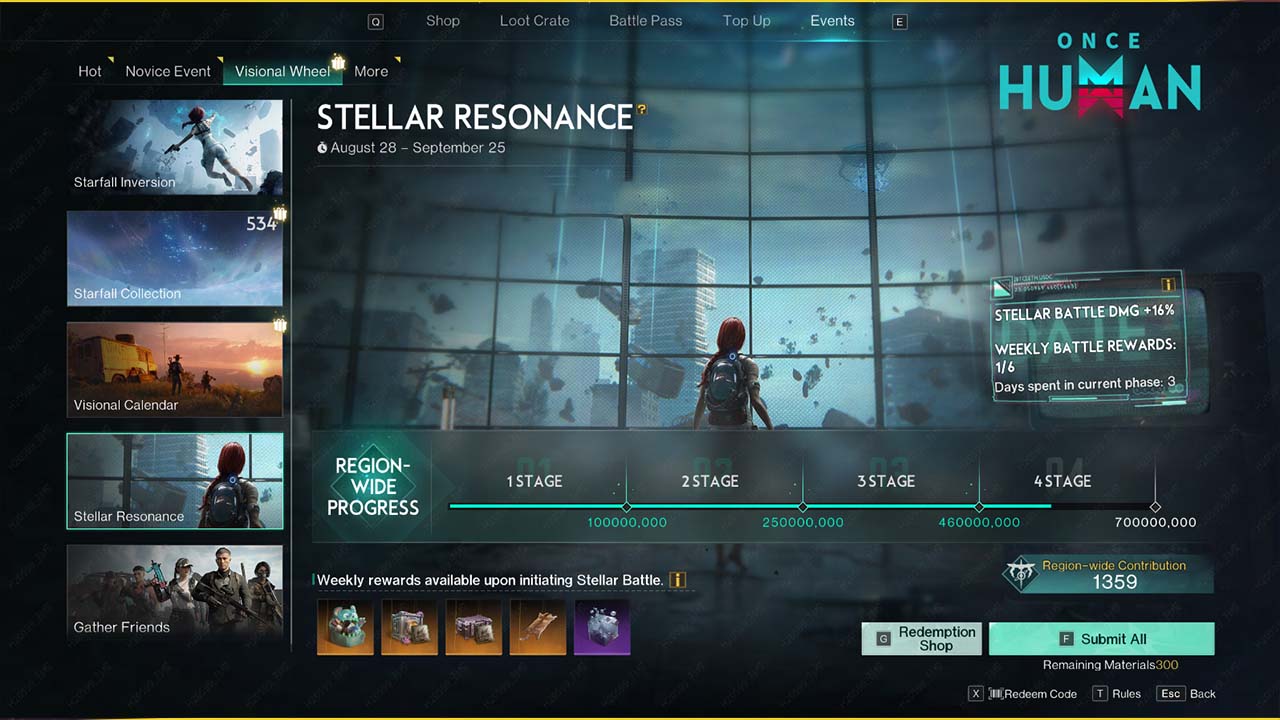Inspect the purple crystal cube reward

point(602,627)
